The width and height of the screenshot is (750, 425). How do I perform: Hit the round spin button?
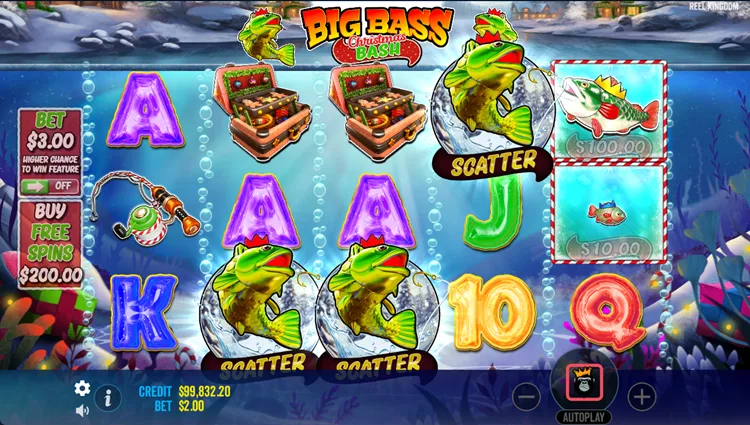584,381
